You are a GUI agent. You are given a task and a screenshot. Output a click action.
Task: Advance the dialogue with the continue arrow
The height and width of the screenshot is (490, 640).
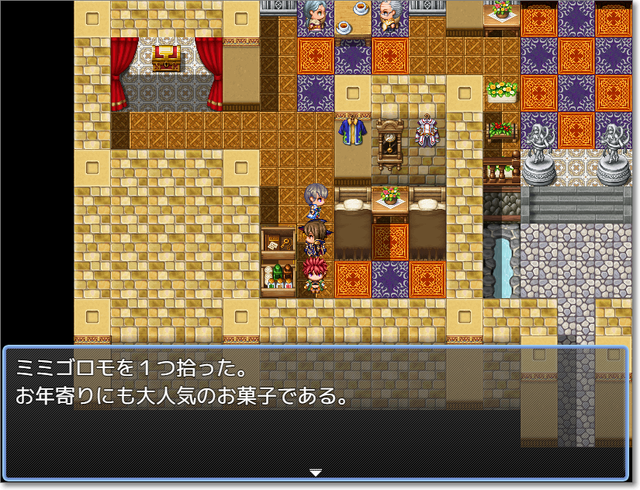[315, 472]
